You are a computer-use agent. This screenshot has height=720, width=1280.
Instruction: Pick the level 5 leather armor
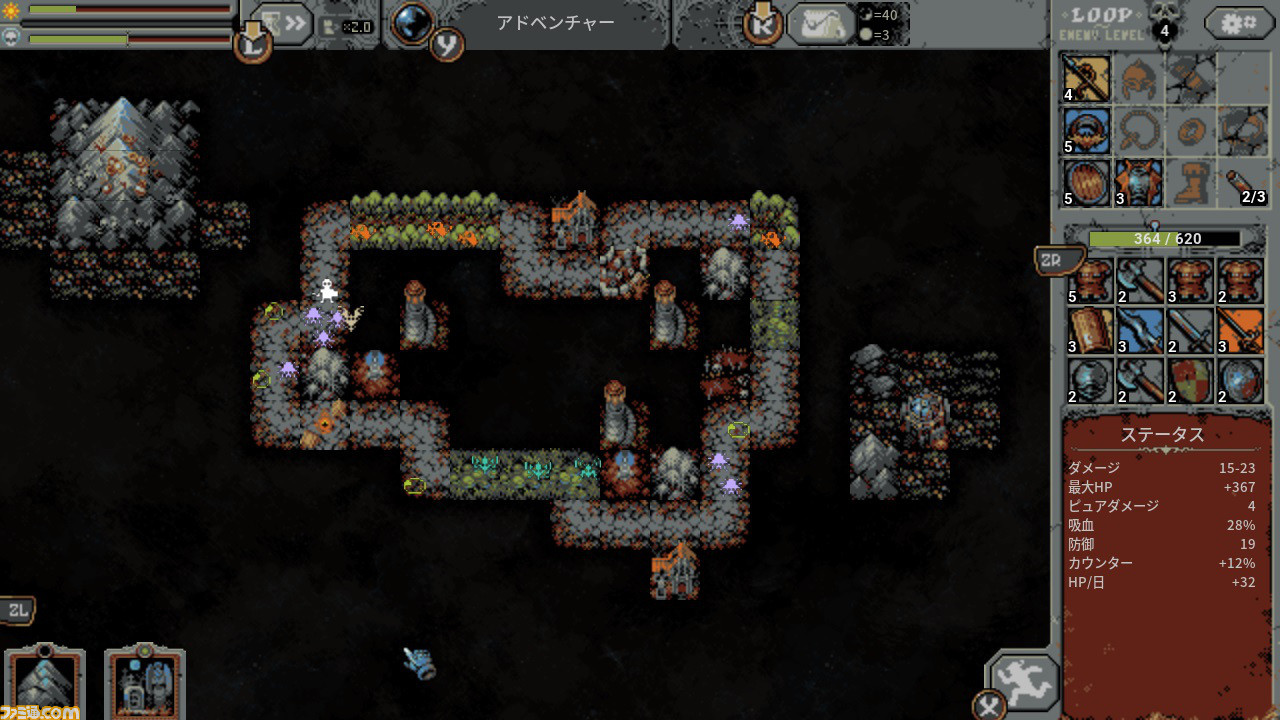1090,281
